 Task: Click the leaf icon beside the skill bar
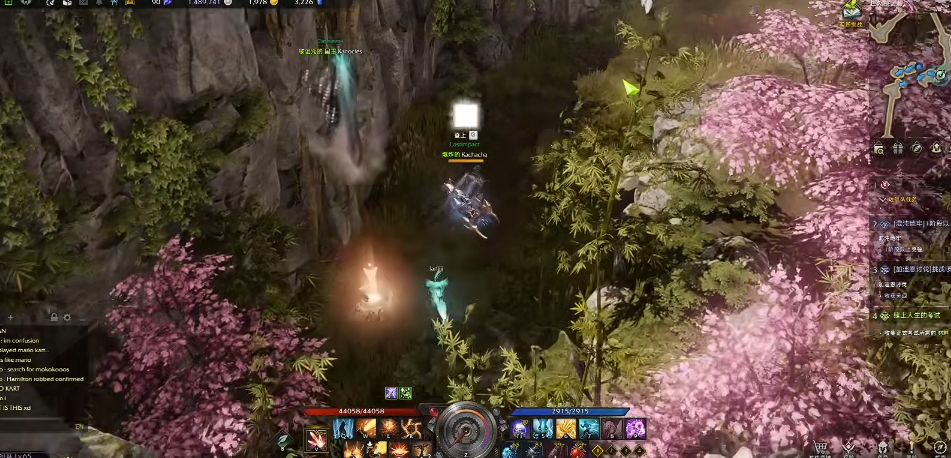[x=284, y=438]
